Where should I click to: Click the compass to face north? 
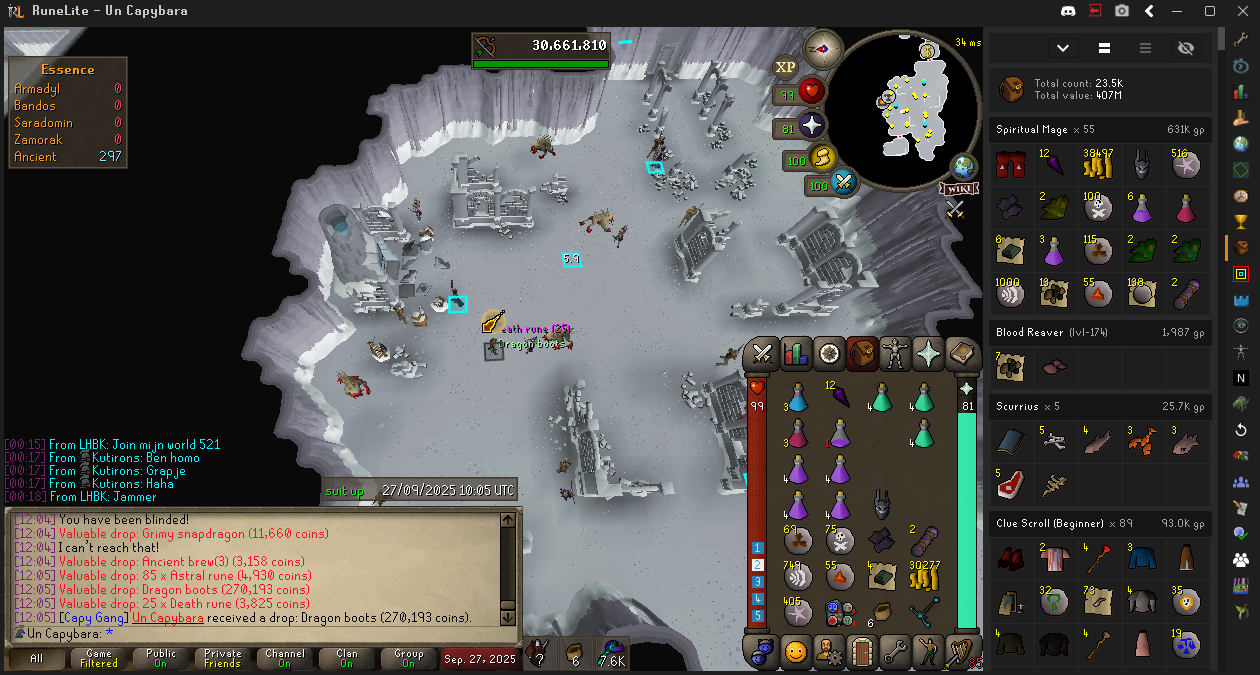coord(826,47)
